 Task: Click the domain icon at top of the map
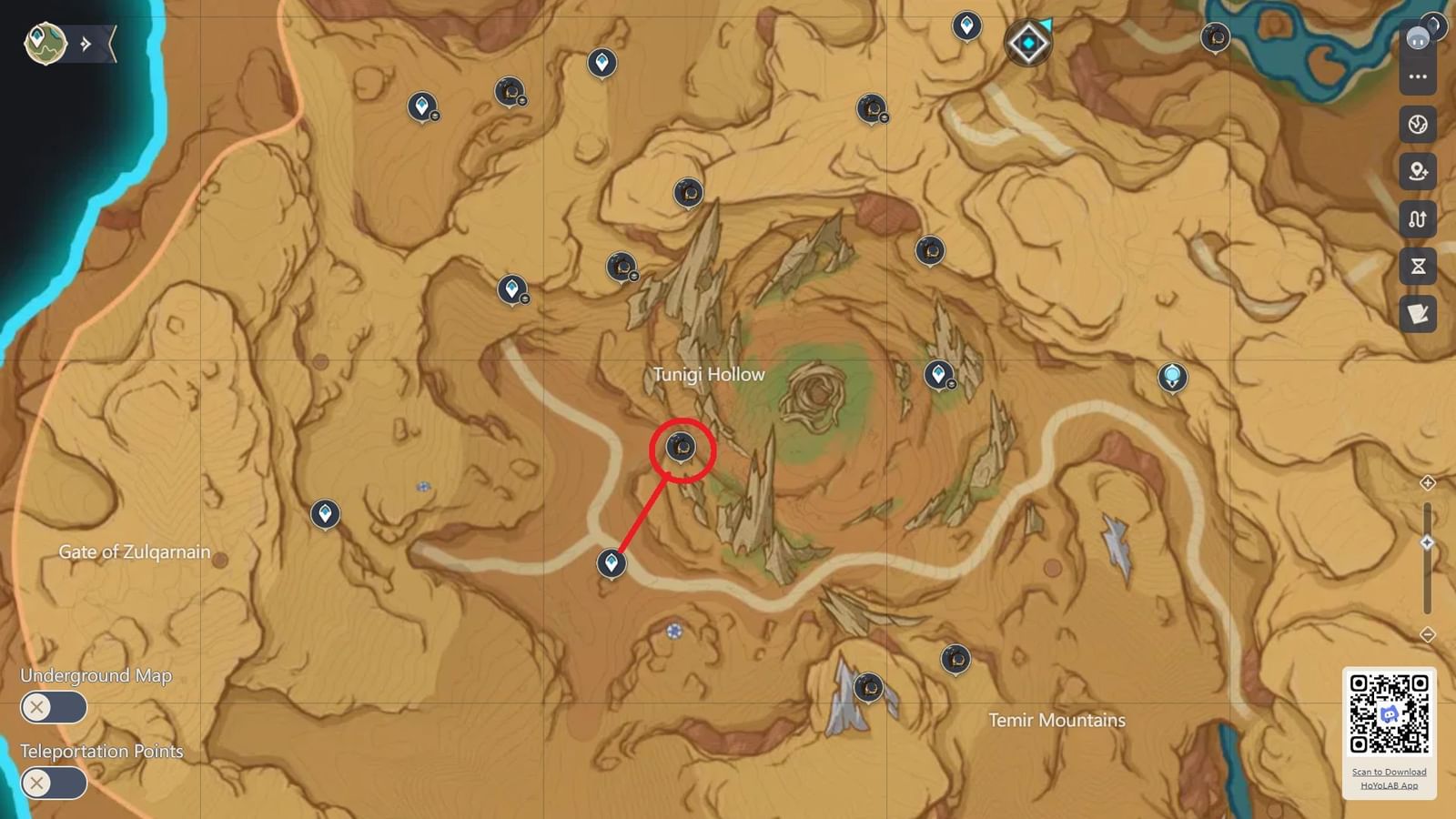pos(1026,41)
